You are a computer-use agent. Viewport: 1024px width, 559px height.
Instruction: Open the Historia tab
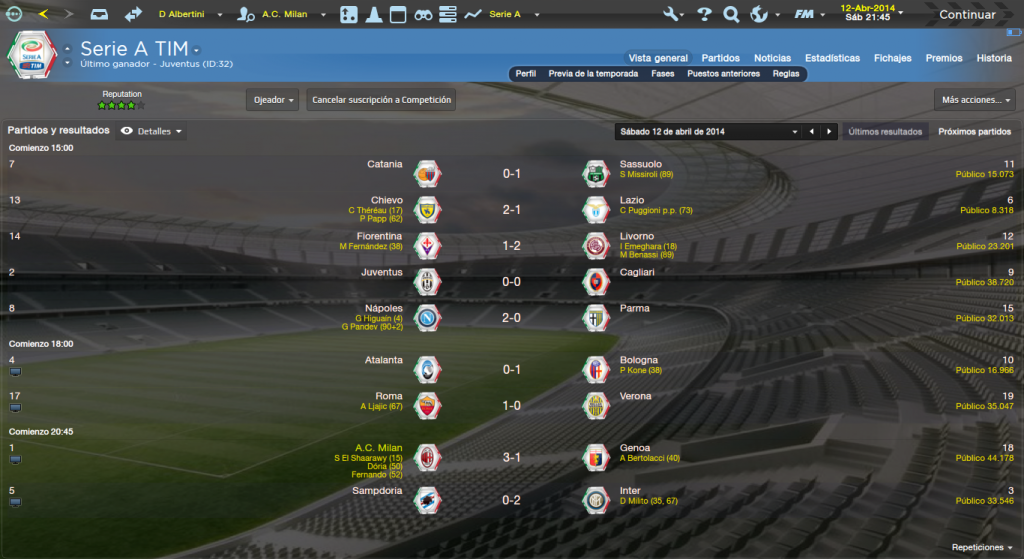[994, 58]
